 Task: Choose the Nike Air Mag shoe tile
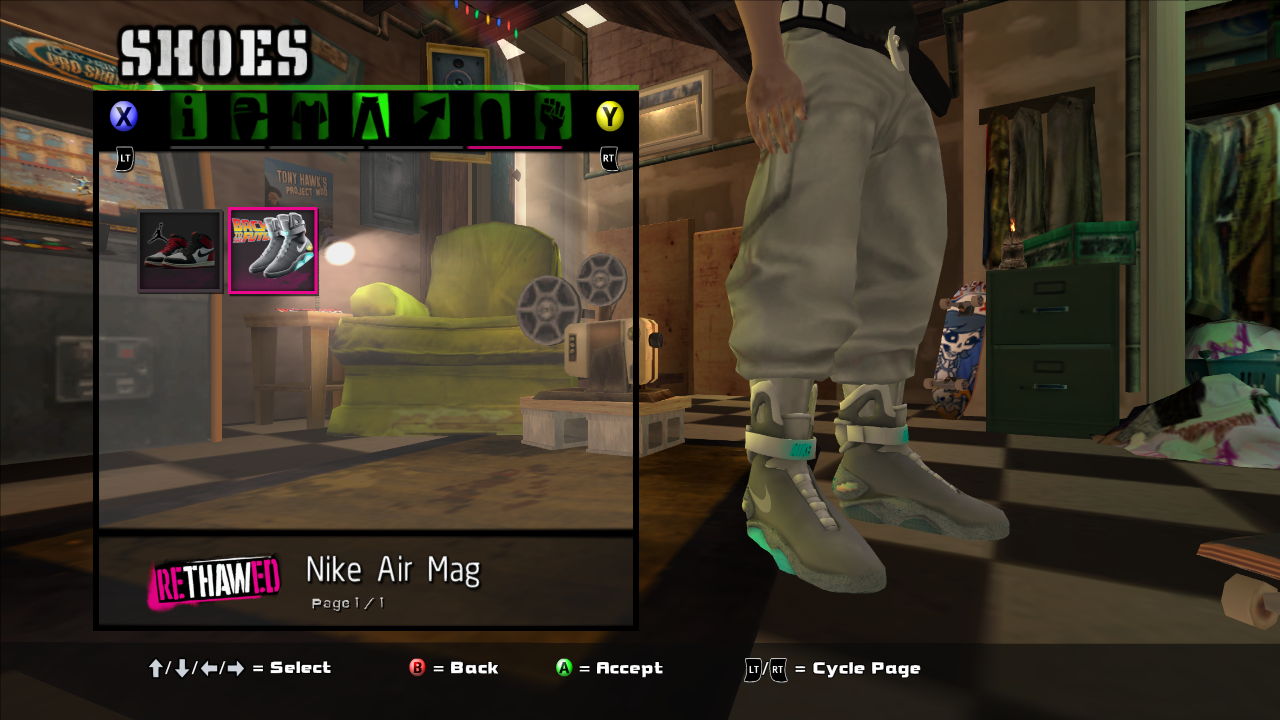click(273, 251)
